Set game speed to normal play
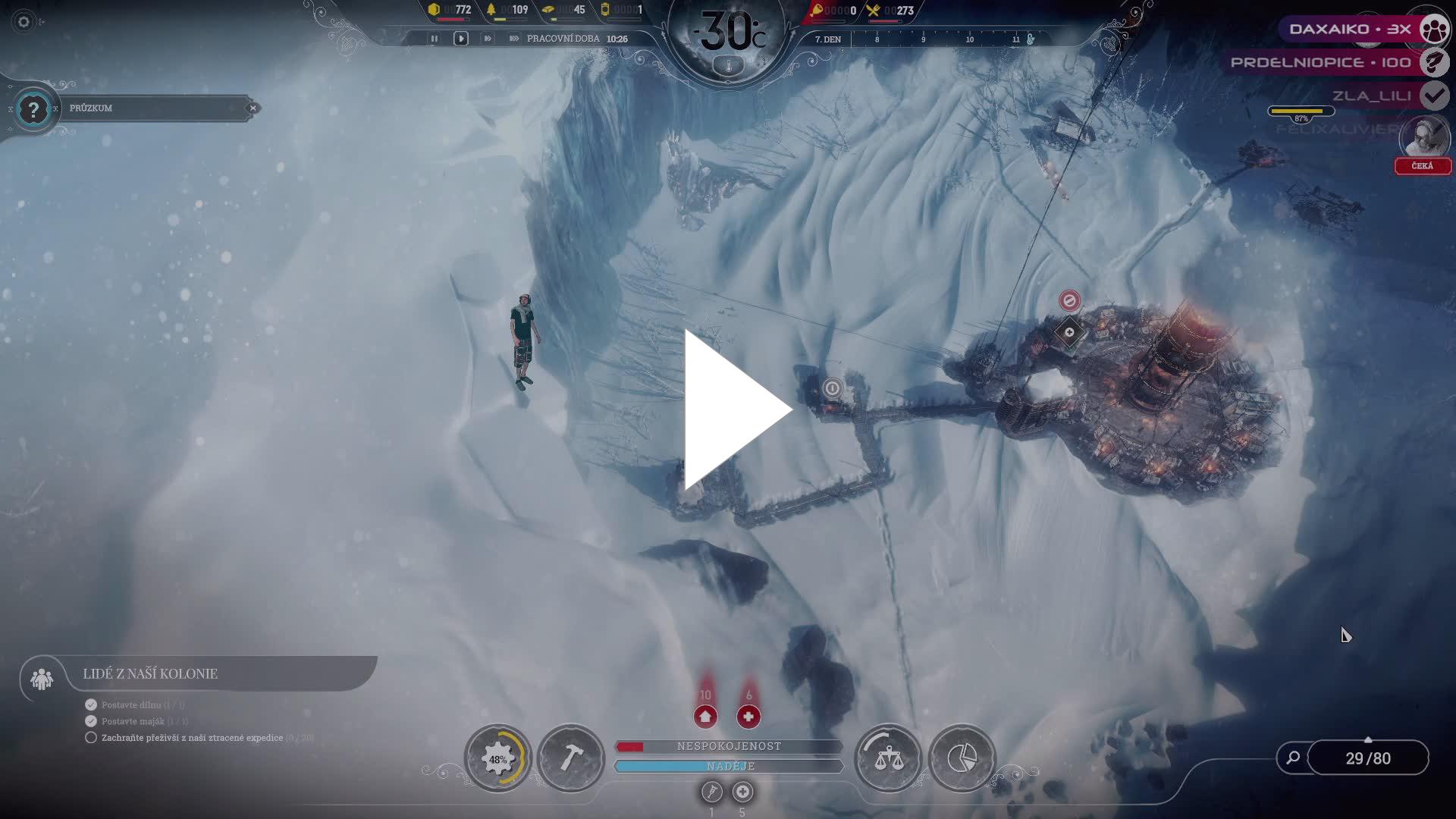This screenshot has width=1456, height=819. tap(460, 39)
